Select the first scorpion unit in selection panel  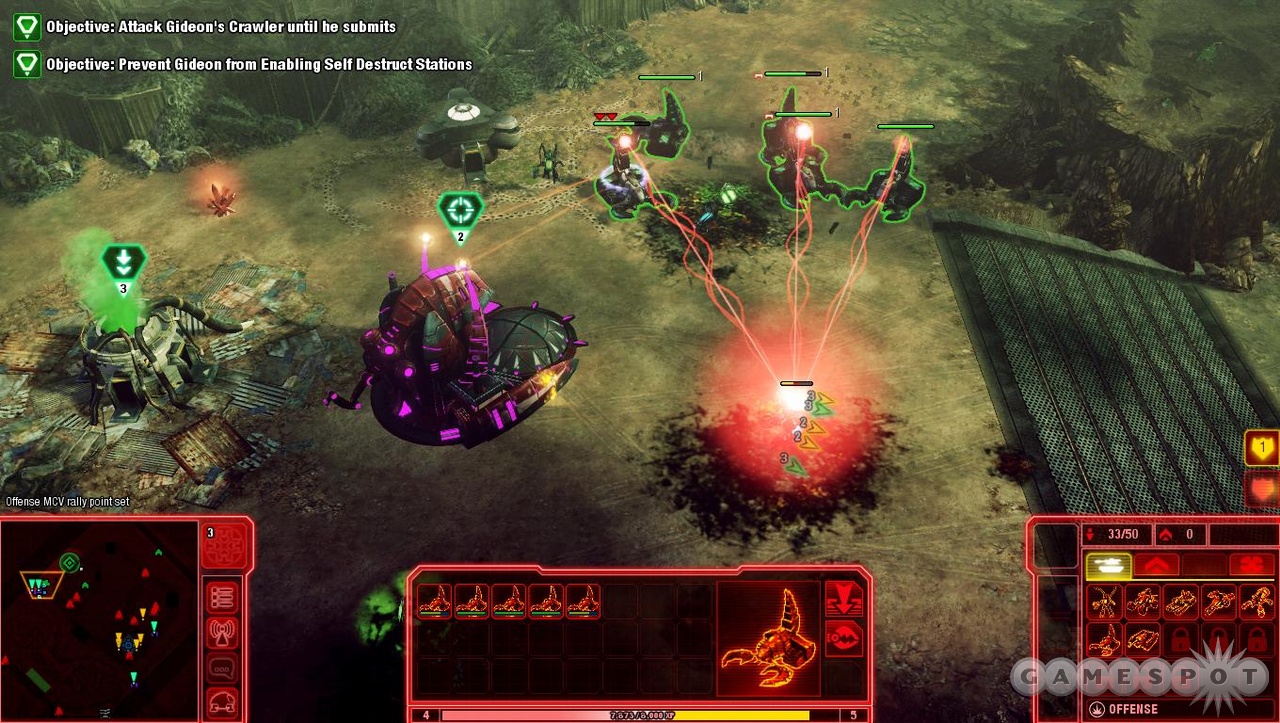434,601
